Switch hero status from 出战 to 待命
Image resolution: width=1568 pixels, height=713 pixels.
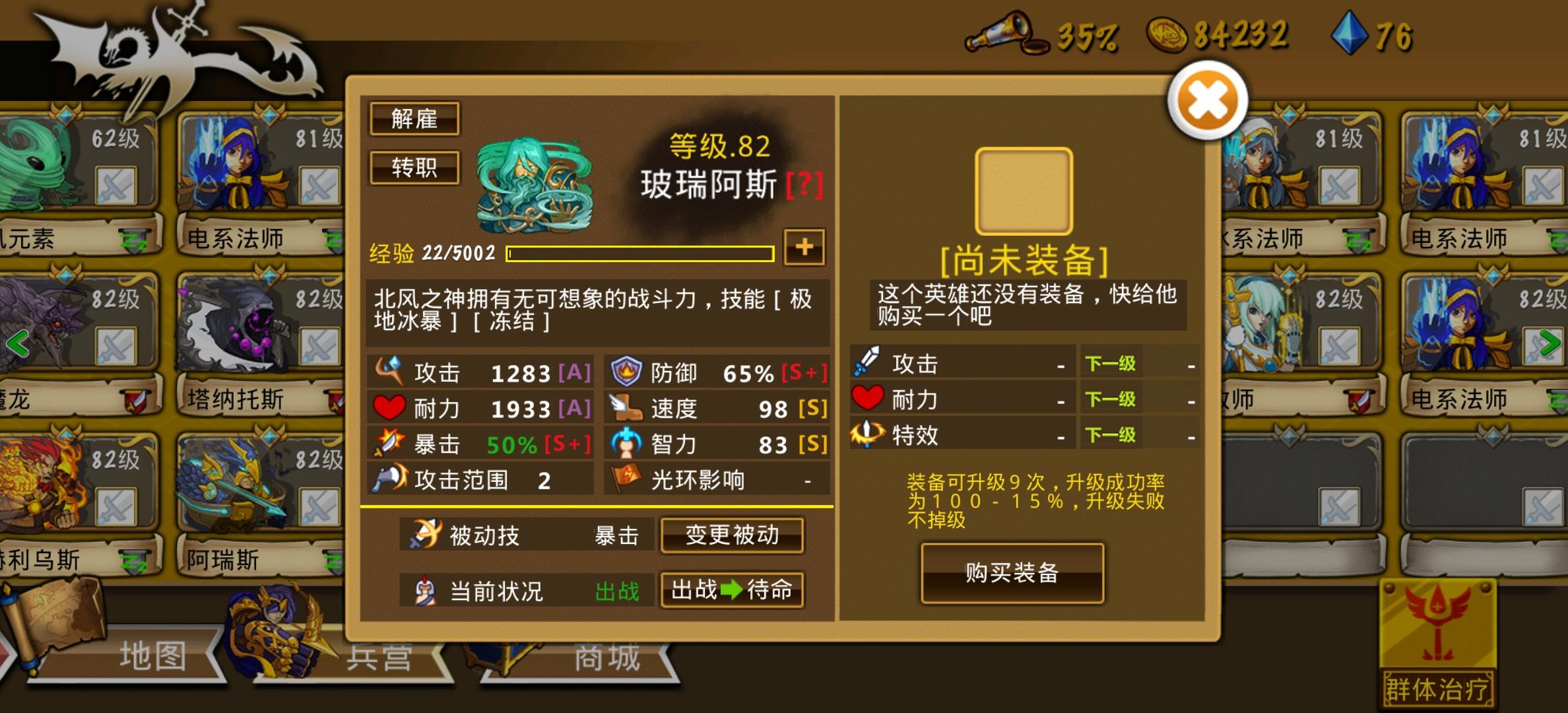coord(733,591)
